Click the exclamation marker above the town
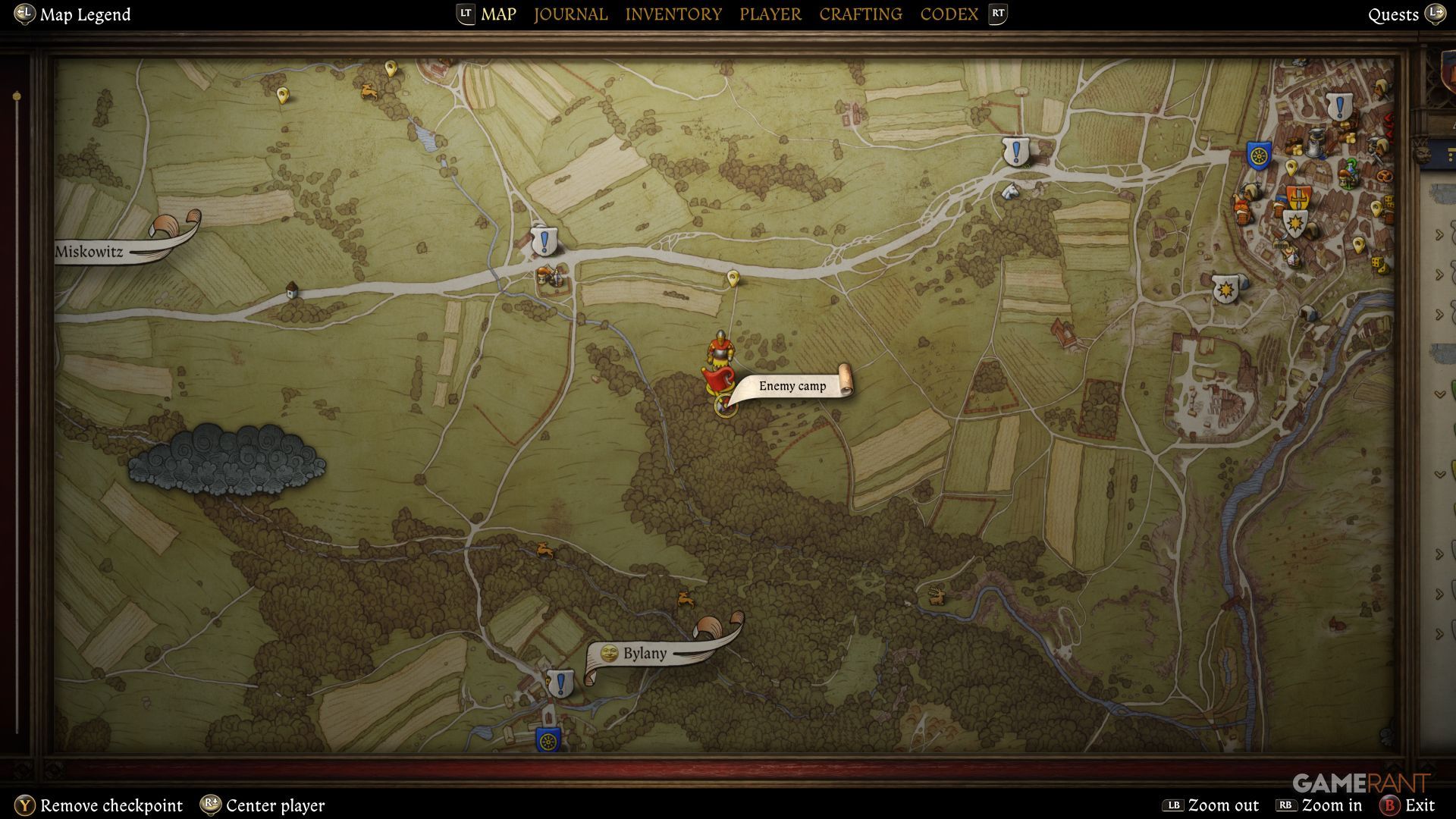The image size is (1456, 819). [1339, 106]
